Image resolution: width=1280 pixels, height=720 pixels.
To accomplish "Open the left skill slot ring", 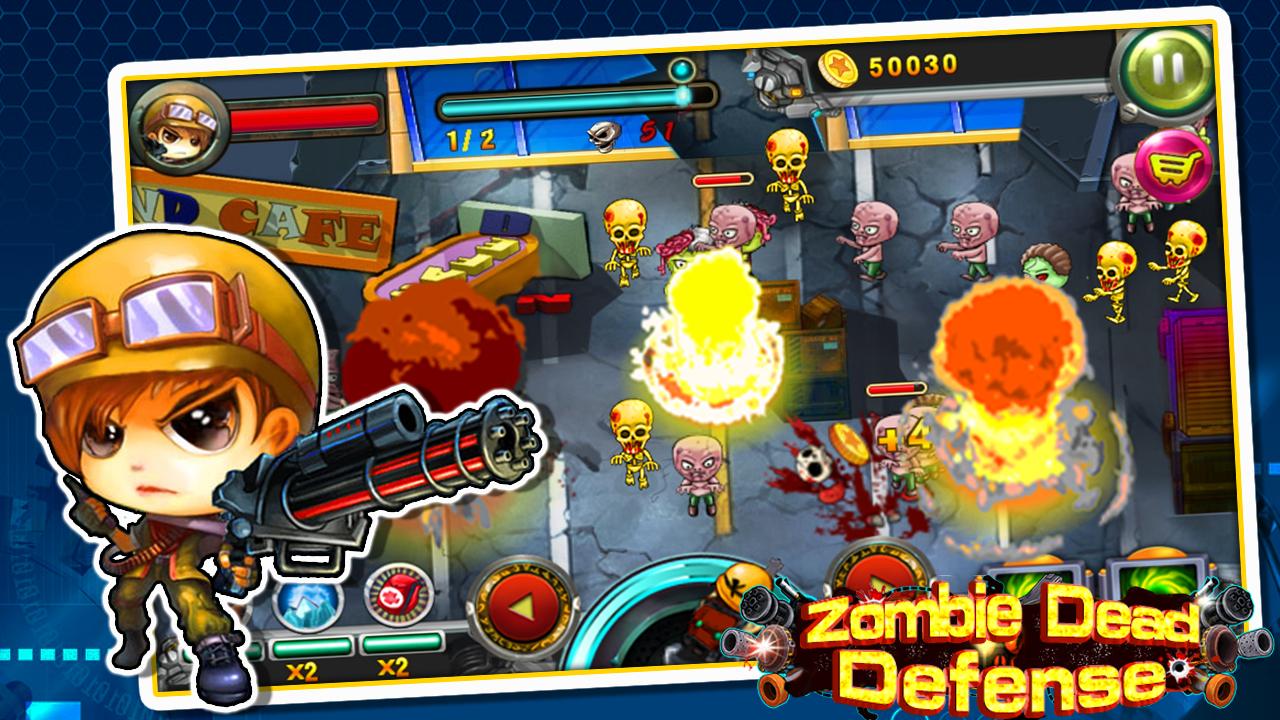I will 524,604.
